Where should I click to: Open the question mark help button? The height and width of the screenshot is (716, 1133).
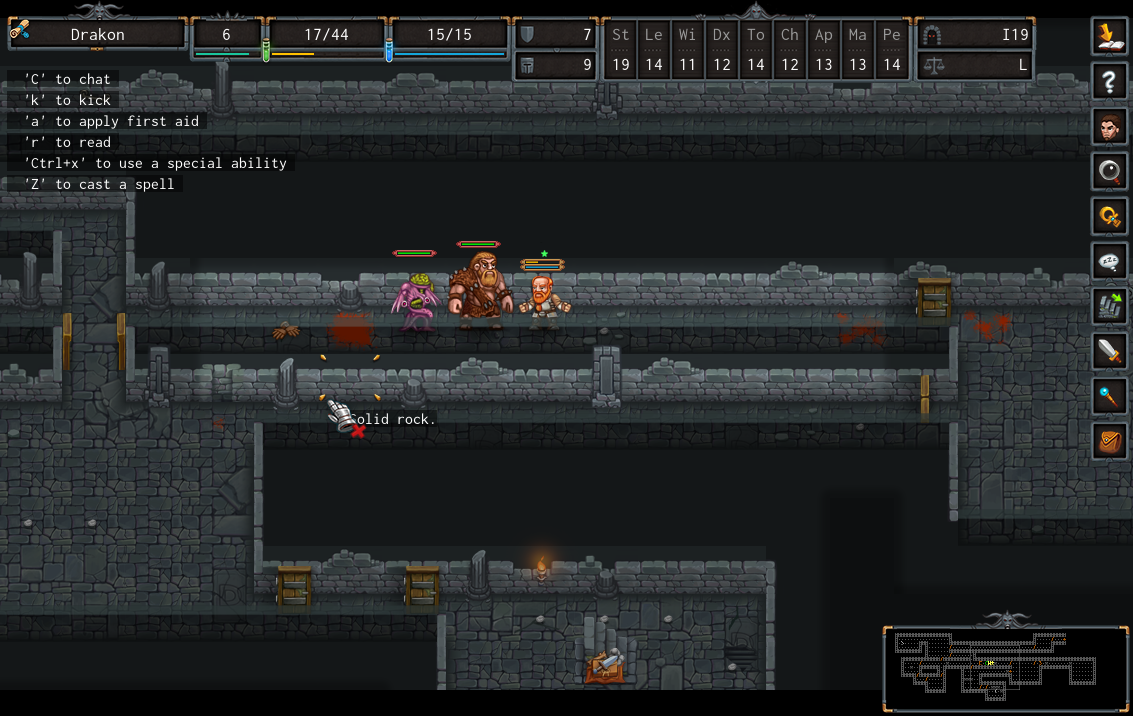tap(1109, 82)
